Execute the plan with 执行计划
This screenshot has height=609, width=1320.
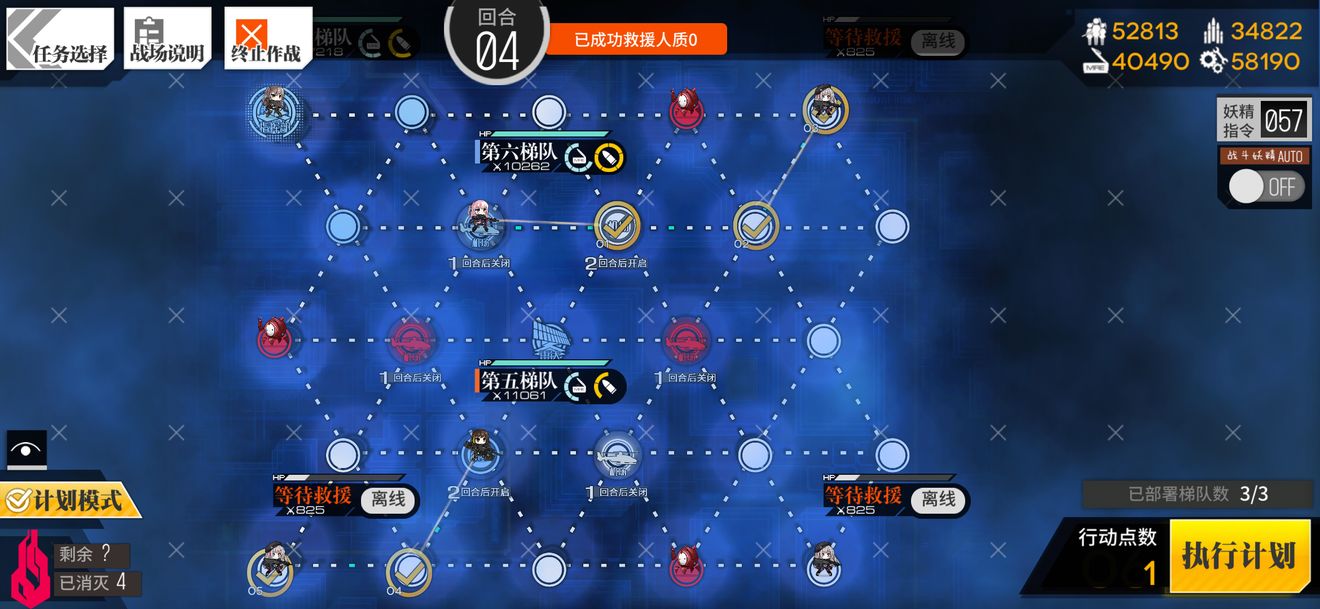(x=1239, y=556)
